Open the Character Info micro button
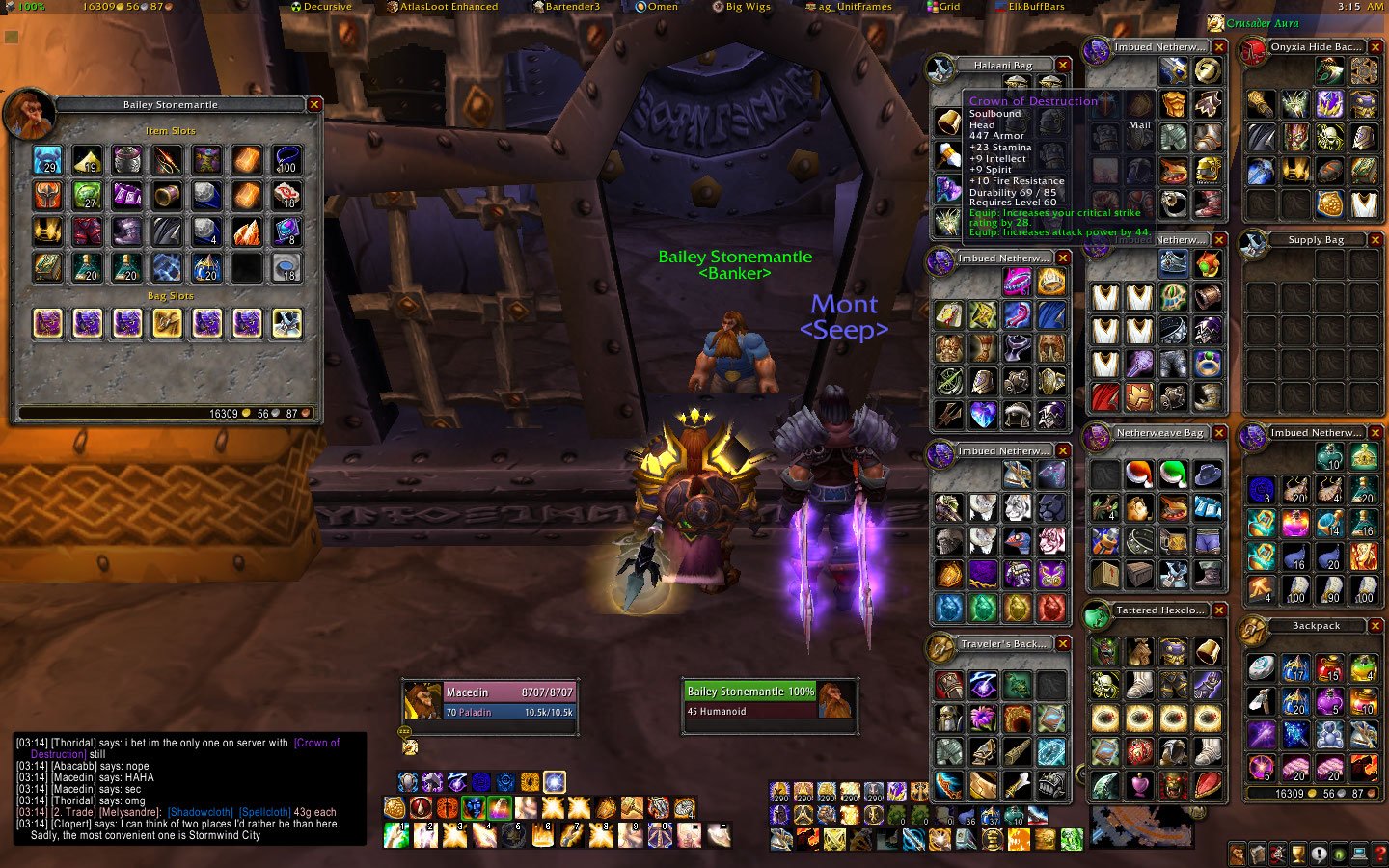 pyautogui.click(x=1237, y=854)
